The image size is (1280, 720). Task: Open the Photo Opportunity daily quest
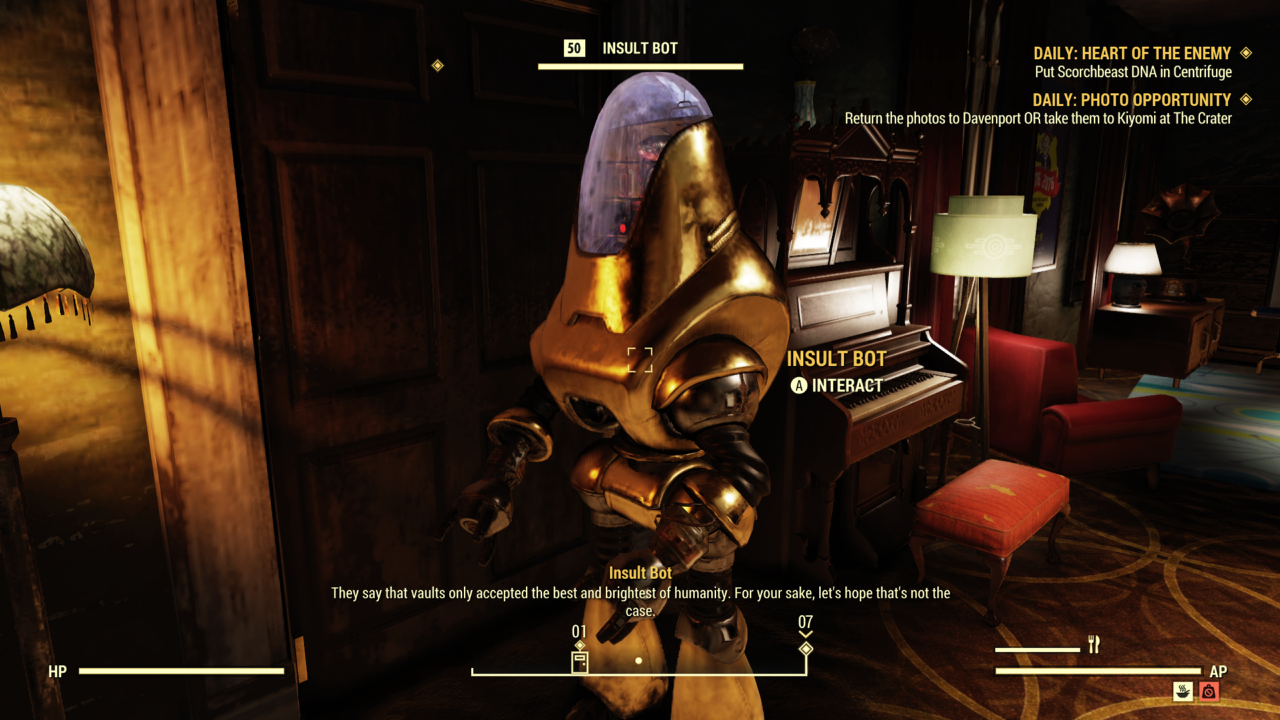[x=1133, y=100]
